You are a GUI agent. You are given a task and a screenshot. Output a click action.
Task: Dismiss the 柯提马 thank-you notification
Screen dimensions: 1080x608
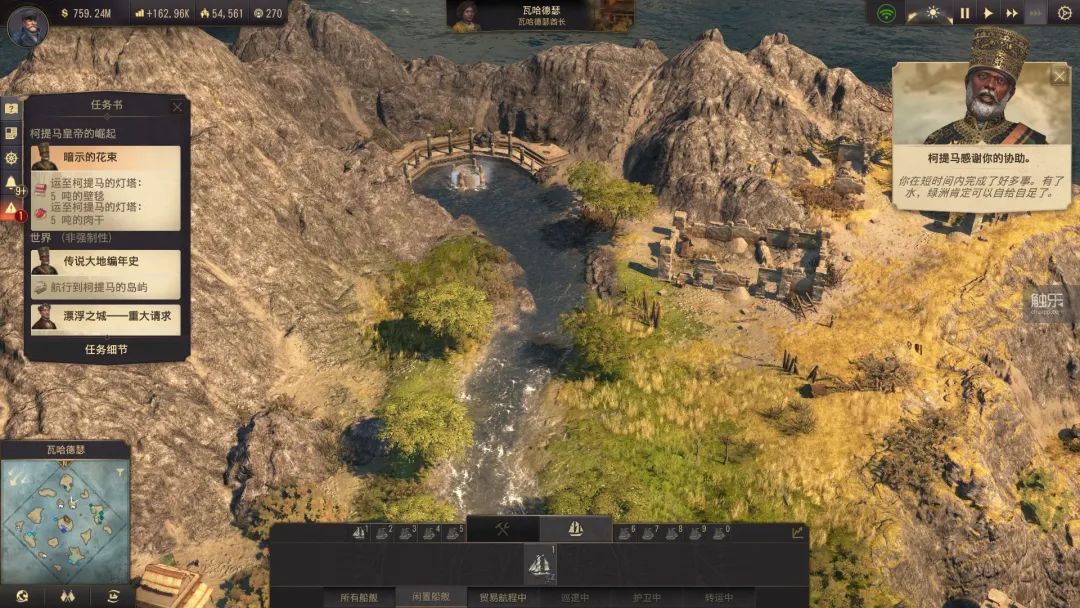click(1059, 76)
